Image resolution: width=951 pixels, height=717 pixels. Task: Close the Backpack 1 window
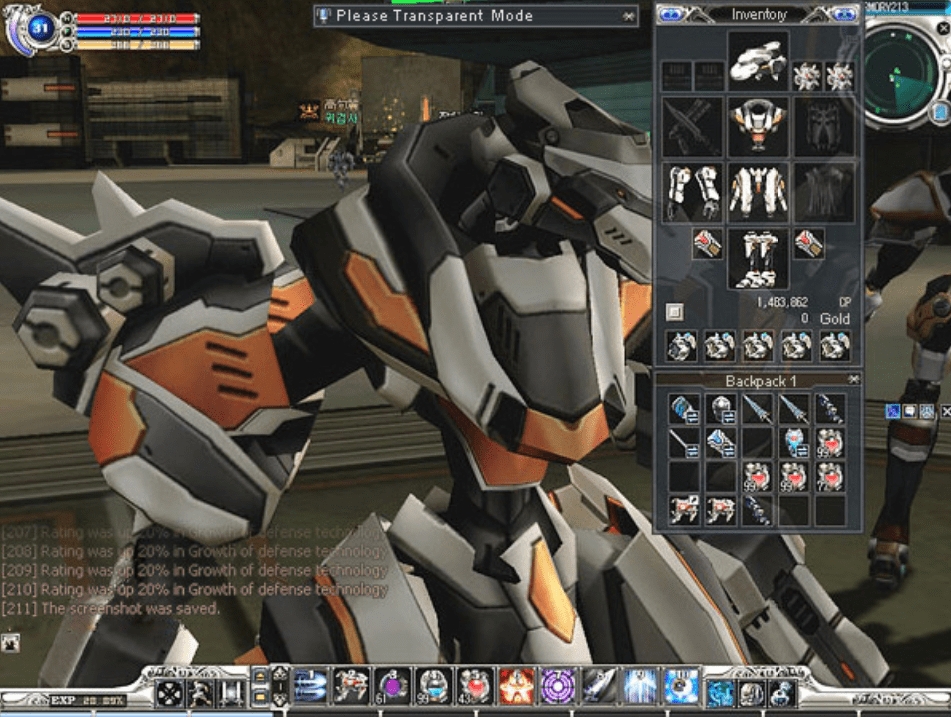pyautogui.click(x=853, y=380)
